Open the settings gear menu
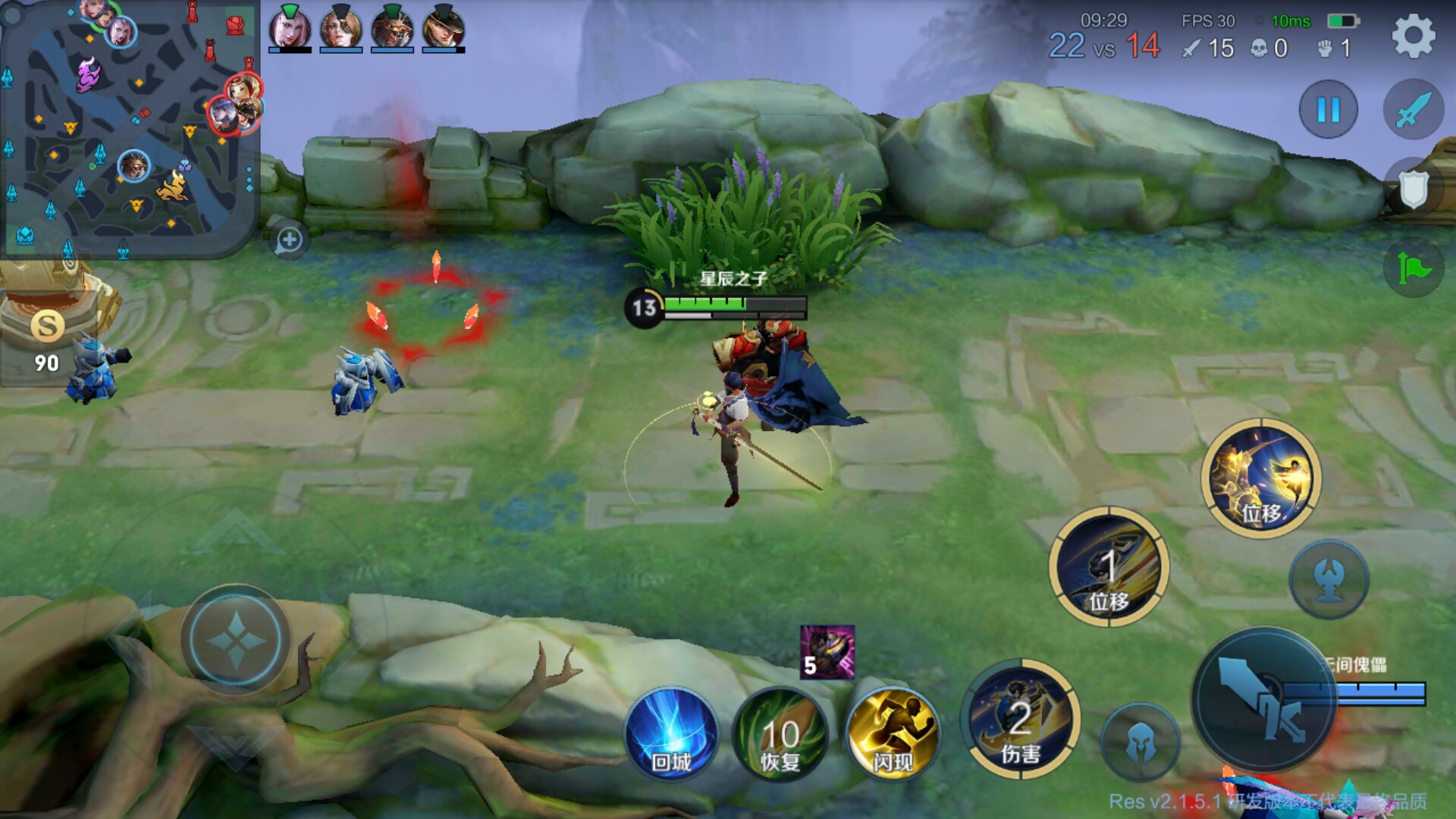This screenshot has width=1456, height=819. pyautogui.click(x=1414, y=36)
